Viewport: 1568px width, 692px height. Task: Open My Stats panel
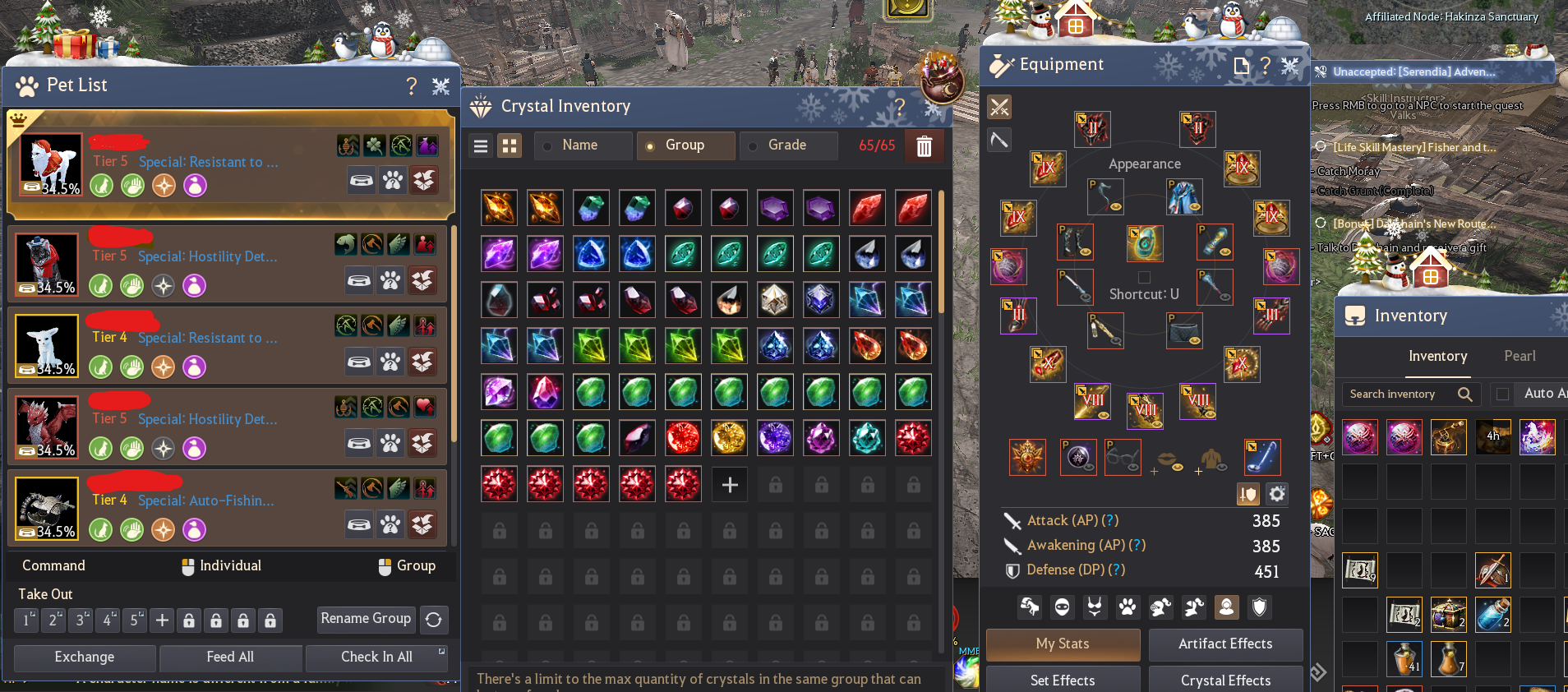coord(1063,644)
